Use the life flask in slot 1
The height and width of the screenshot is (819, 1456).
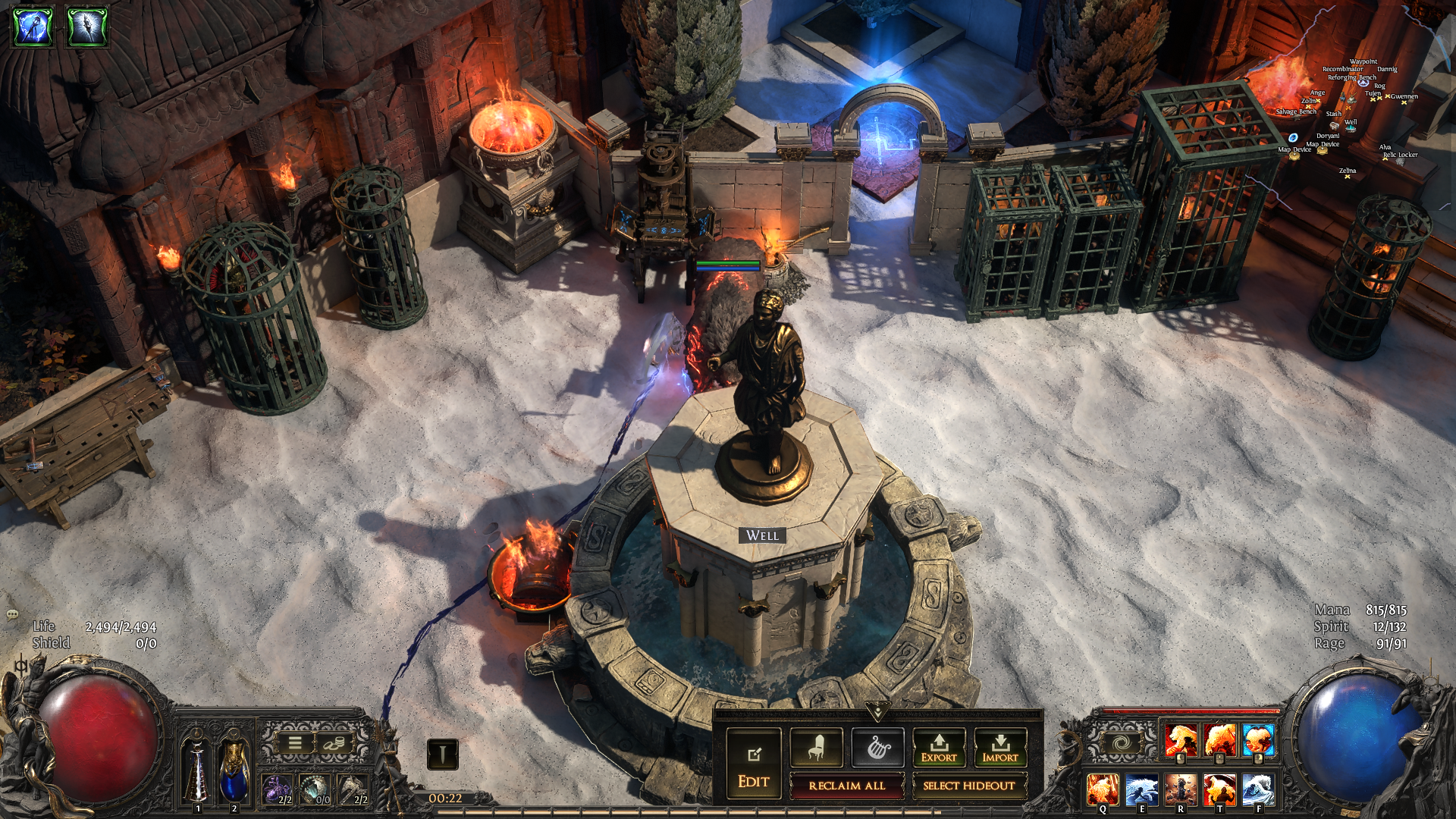(197, 770)
